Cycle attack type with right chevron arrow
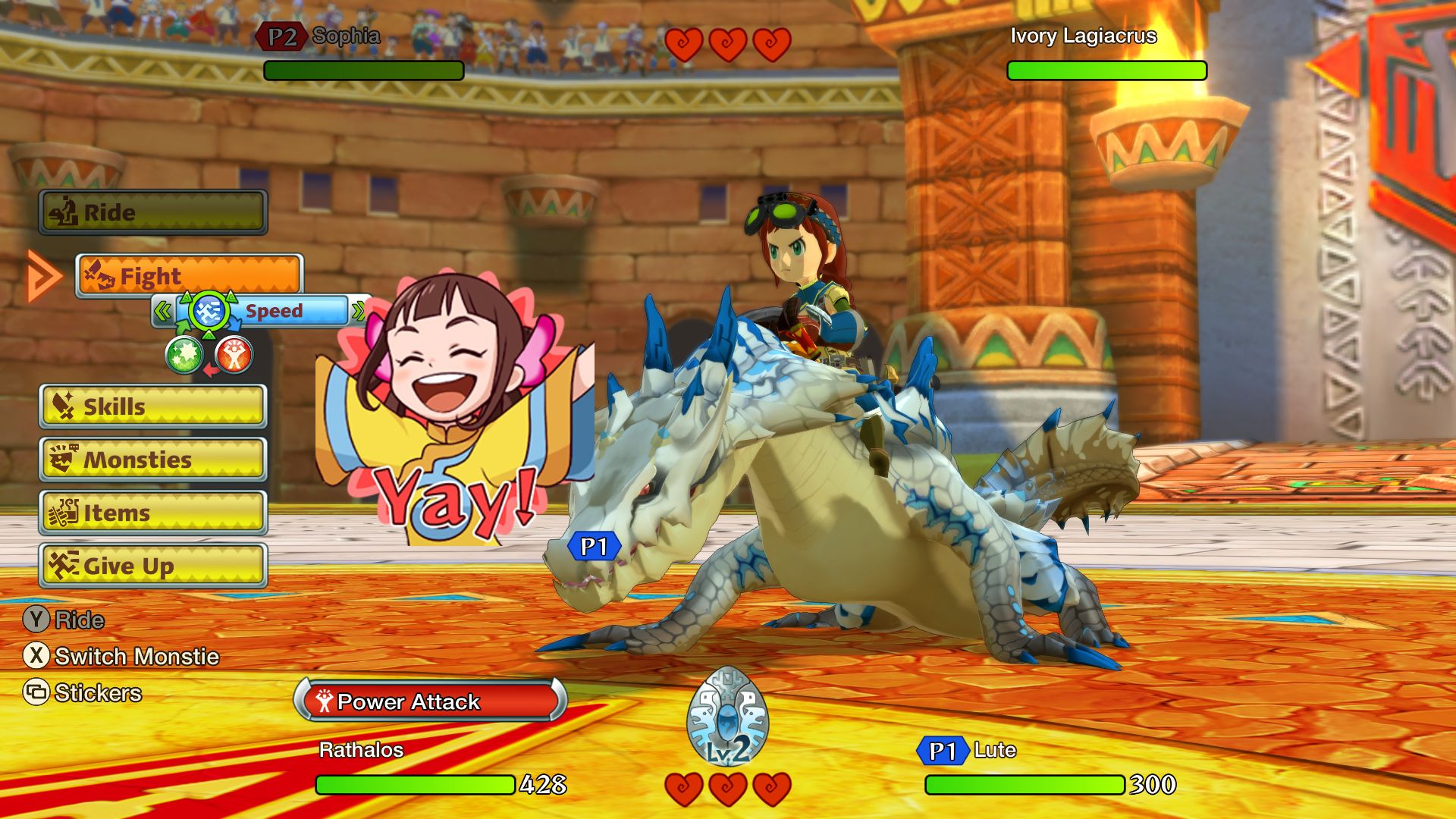 pos(358,311)
